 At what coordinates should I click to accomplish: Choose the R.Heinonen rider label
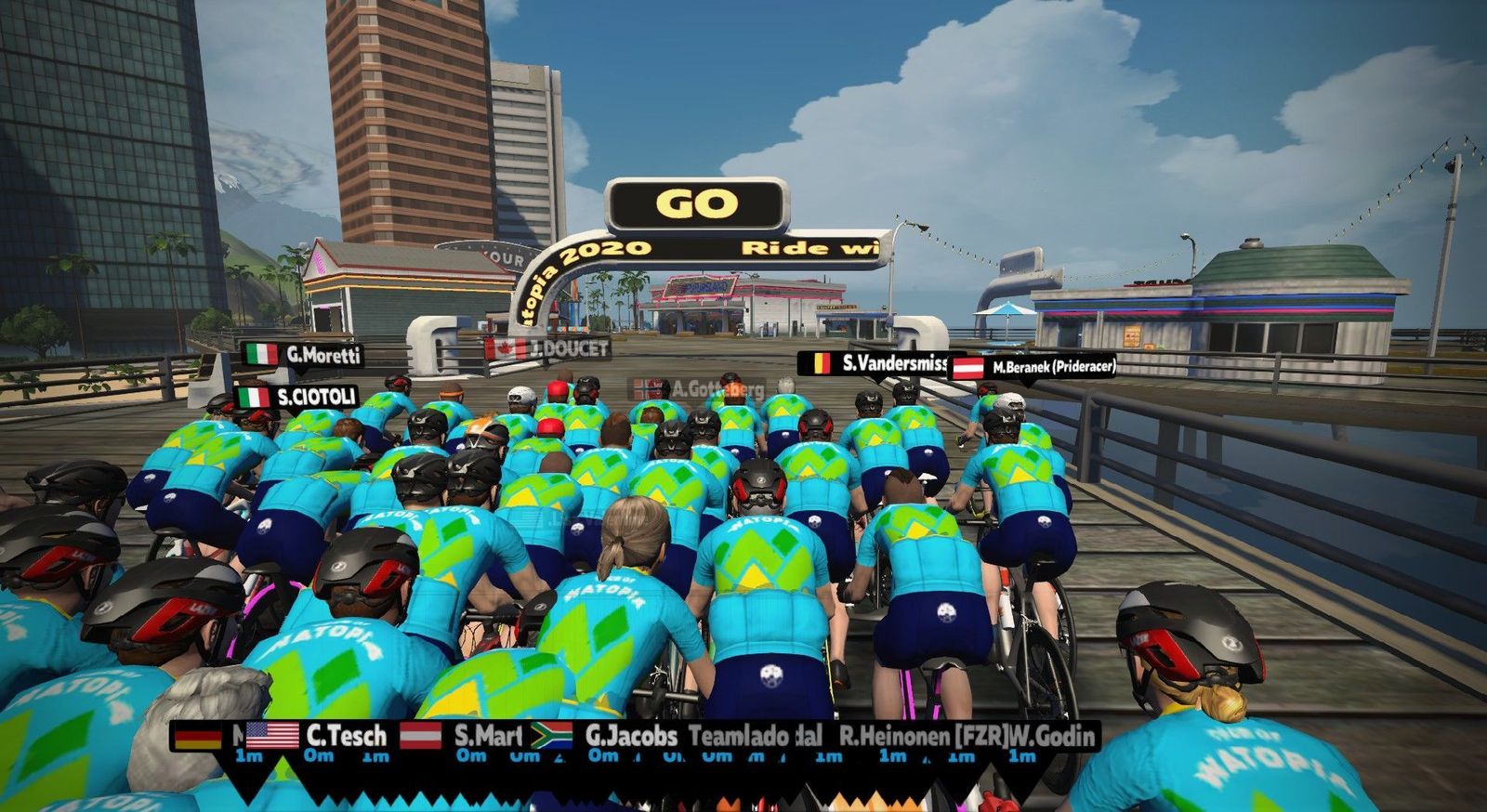[894, 736]
